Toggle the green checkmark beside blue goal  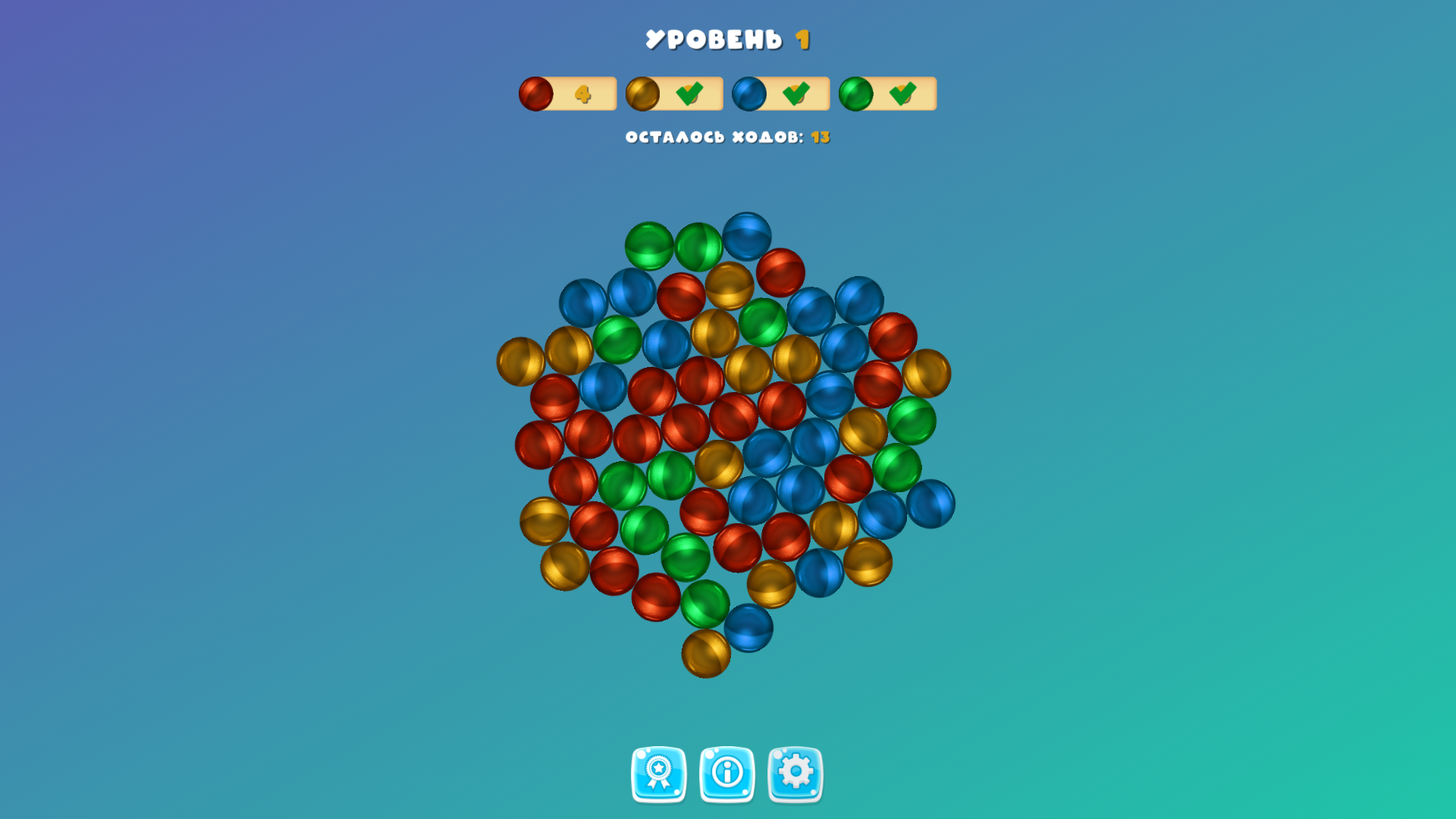tap(795, 93)
